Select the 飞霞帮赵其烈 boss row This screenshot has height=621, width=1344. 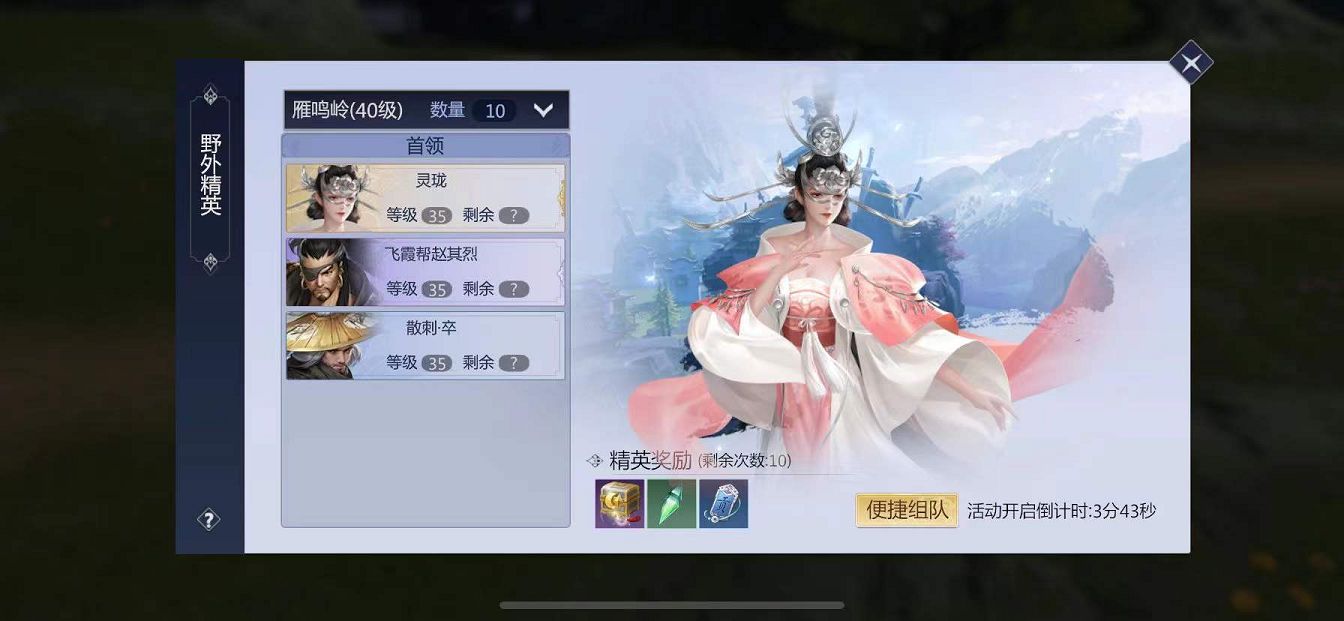[x=425, y=271]
